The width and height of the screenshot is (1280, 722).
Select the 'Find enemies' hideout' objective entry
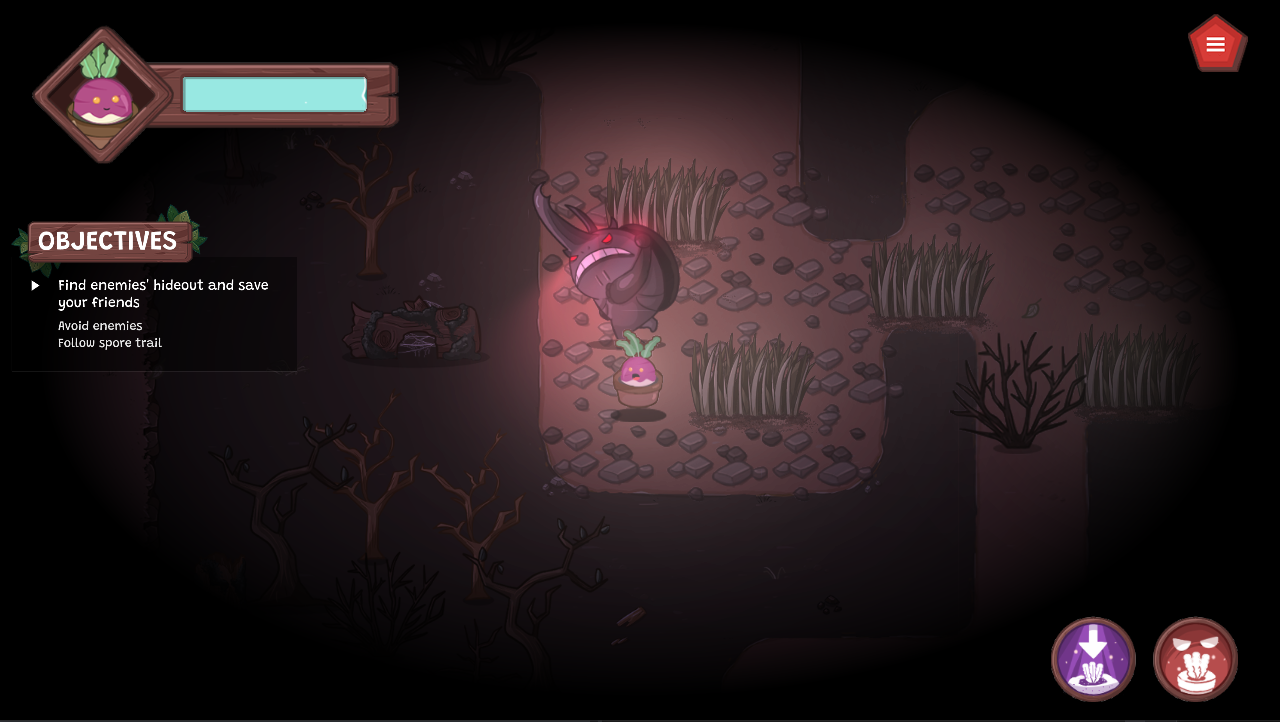163,293
